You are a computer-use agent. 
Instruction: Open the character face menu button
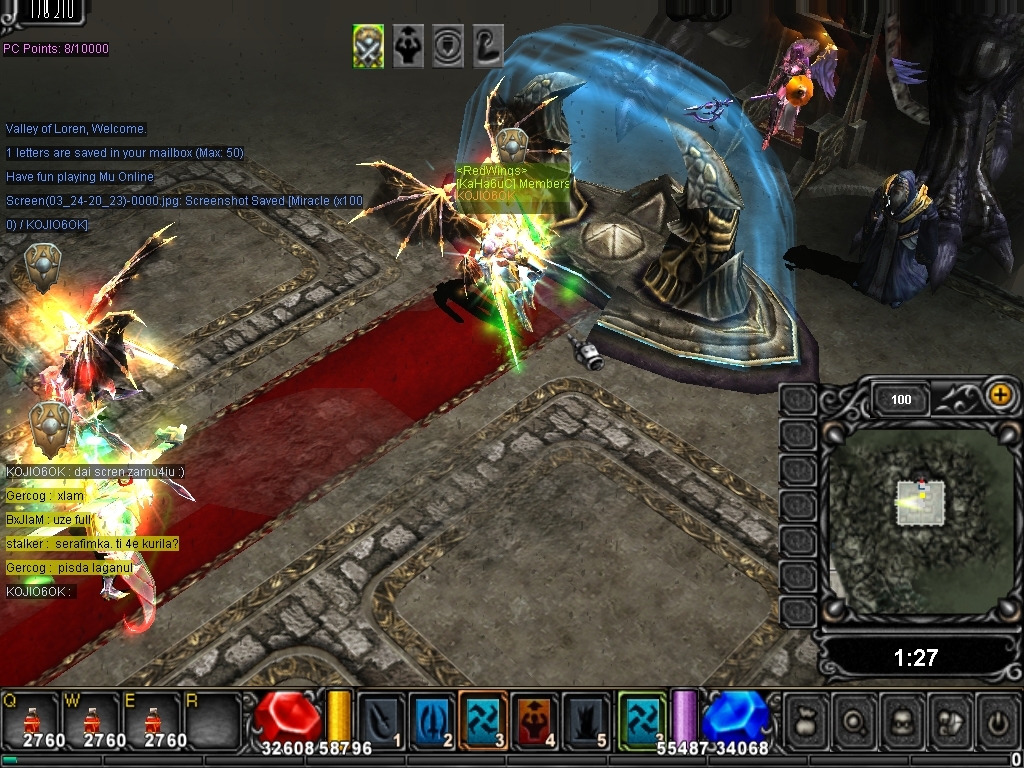(x=903, y=720)
